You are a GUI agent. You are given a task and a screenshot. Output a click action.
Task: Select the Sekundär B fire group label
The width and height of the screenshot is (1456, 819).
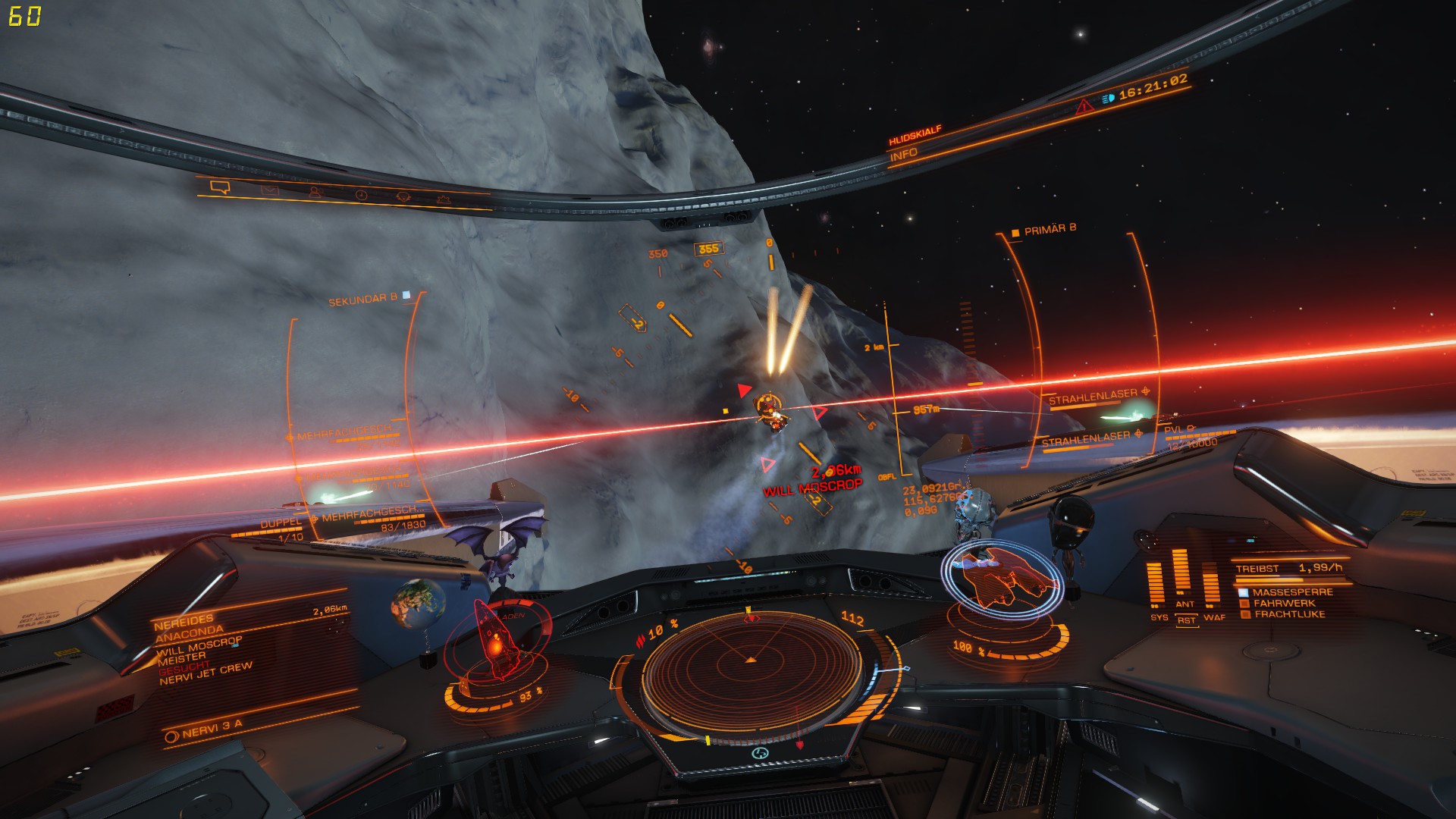[362, 300]
